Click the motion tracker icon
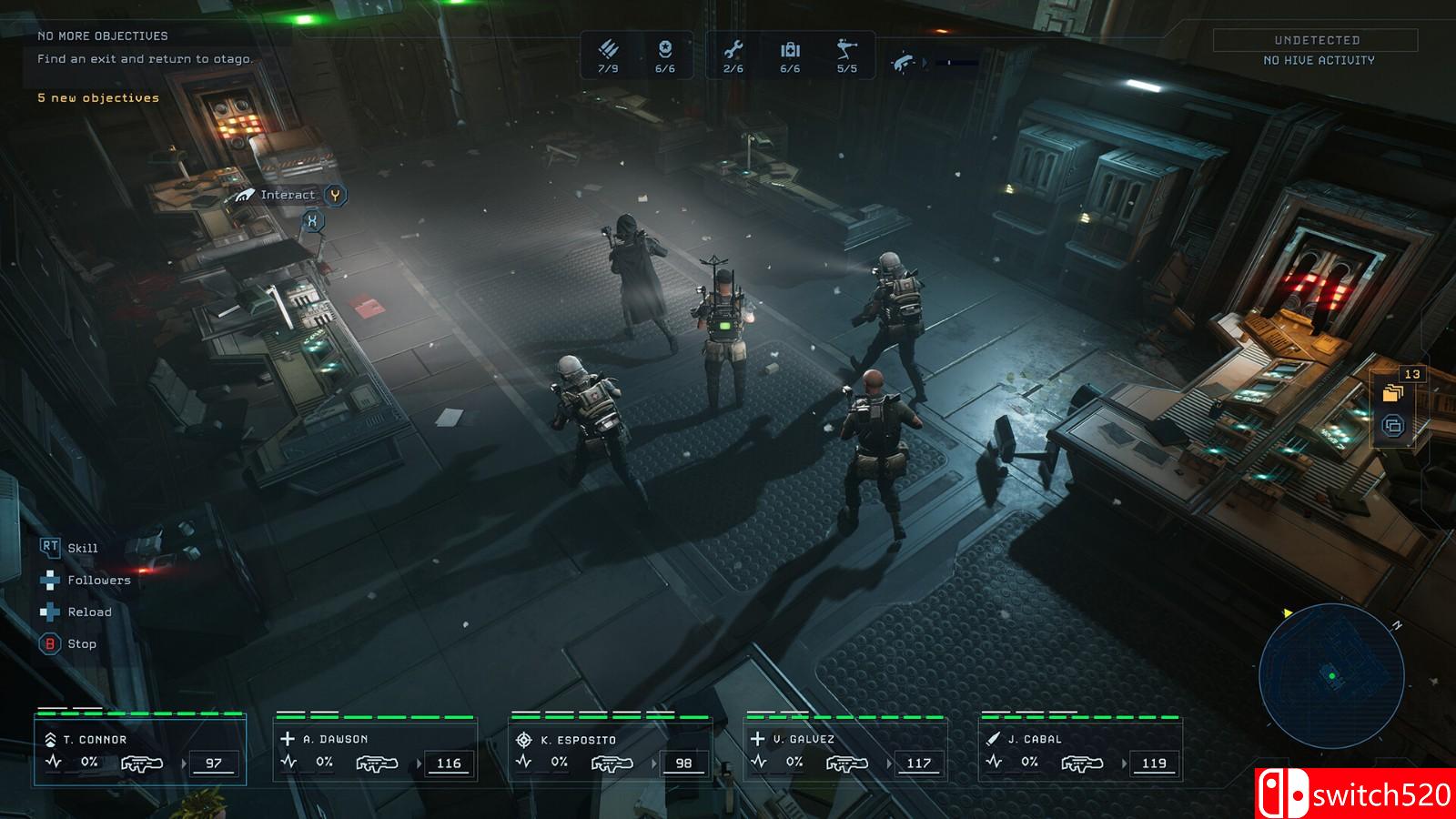The width and height of the screenshot is (1456, 819). point(904,62)
